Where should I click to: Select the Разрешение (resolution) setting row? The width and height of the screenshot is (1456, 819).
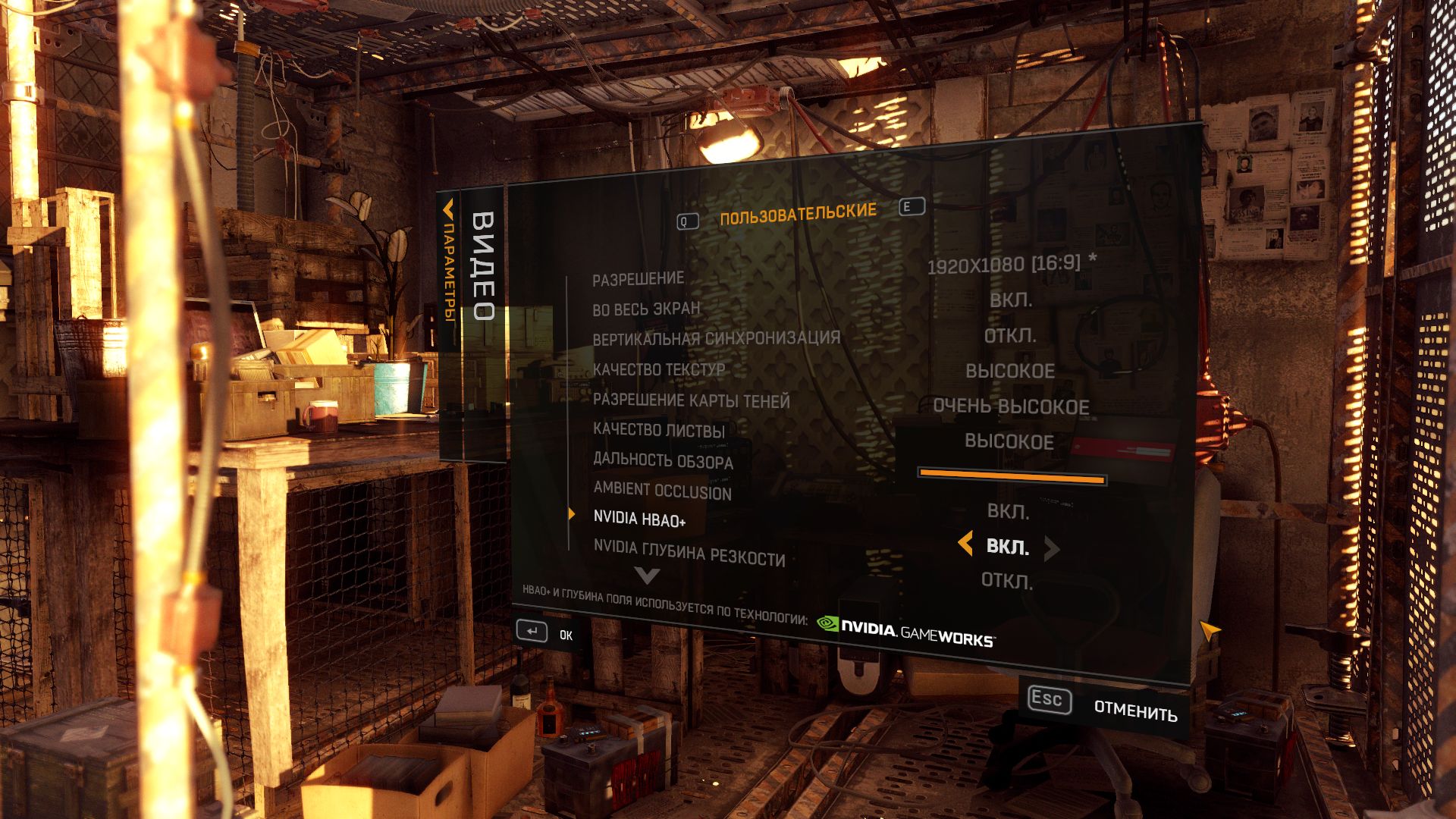[x=638, y=279]
